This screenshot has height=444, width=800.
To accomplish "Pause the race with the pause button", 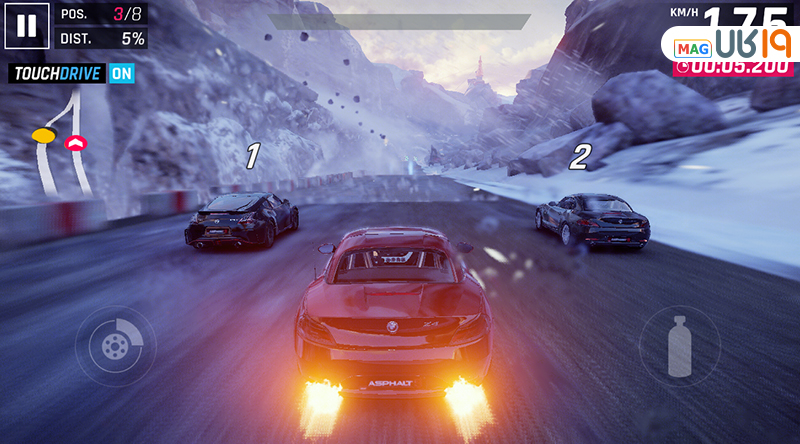I will point(25,26).
